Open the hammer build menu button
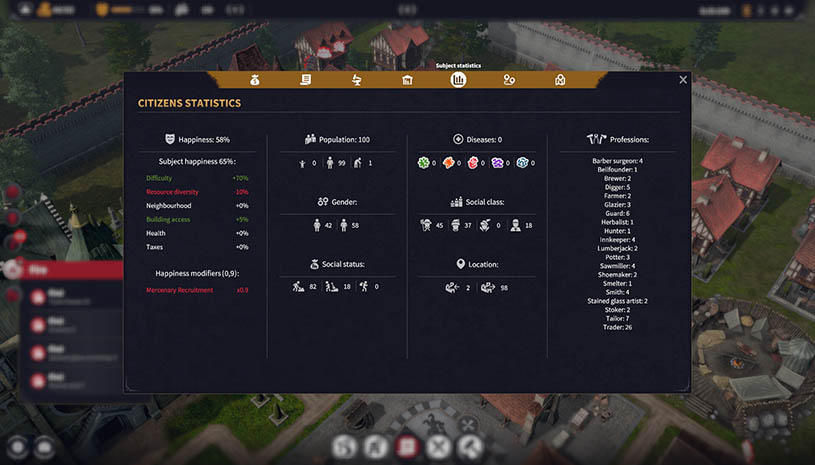The width and height of the screenshot is (815, 465). pyautogui.click(x=469, y=447)
